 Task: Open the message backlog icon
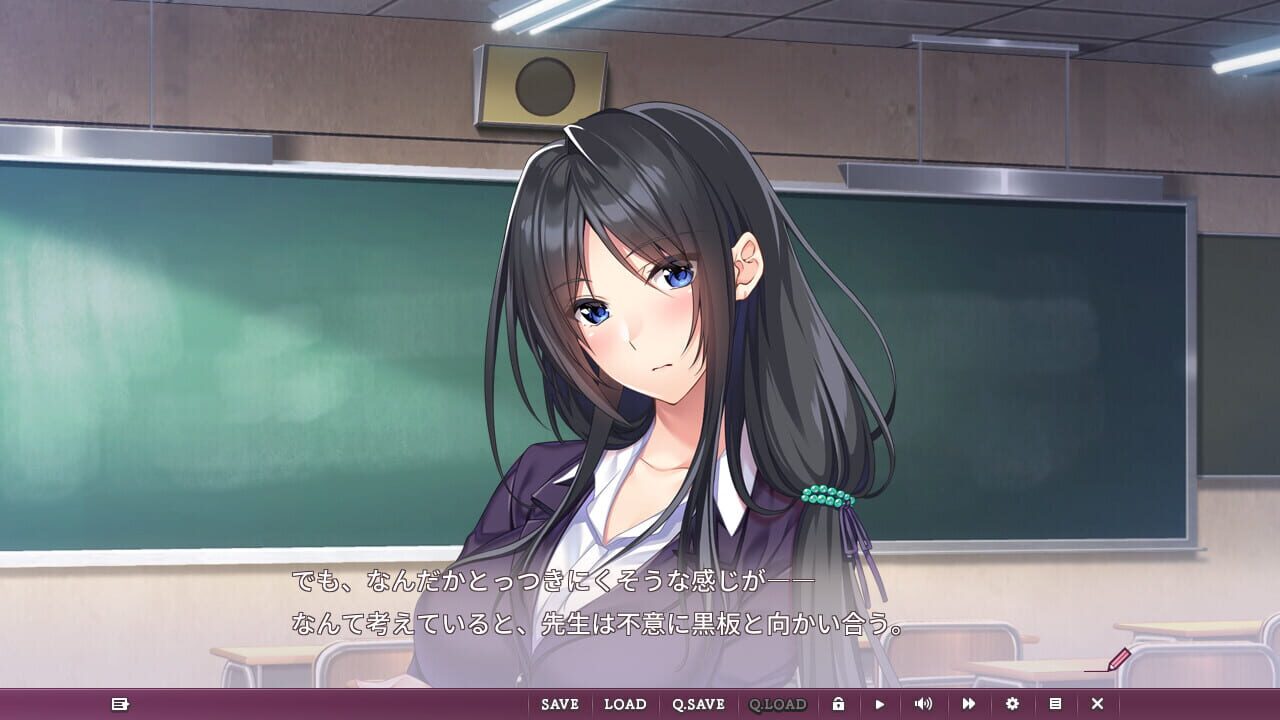click(119, 704)
